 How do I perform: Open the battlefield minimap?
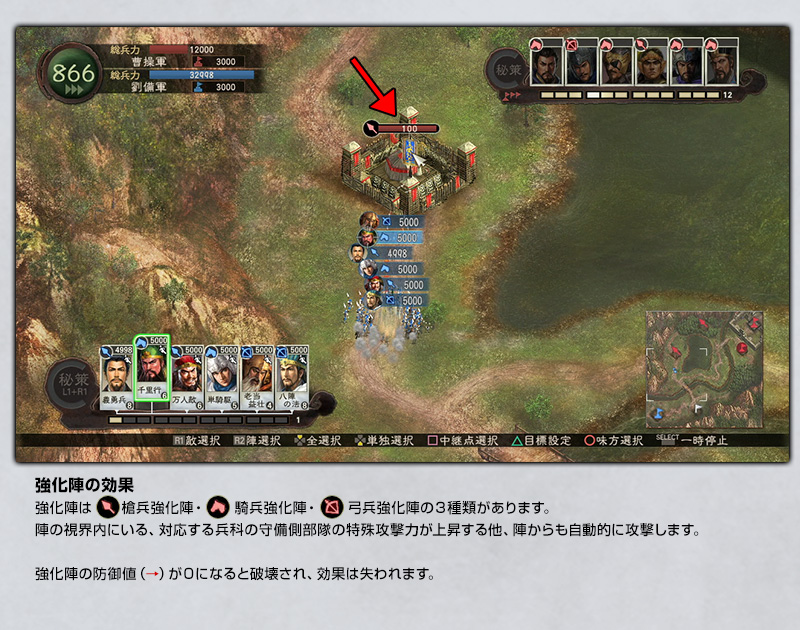[x=704, y=367]
